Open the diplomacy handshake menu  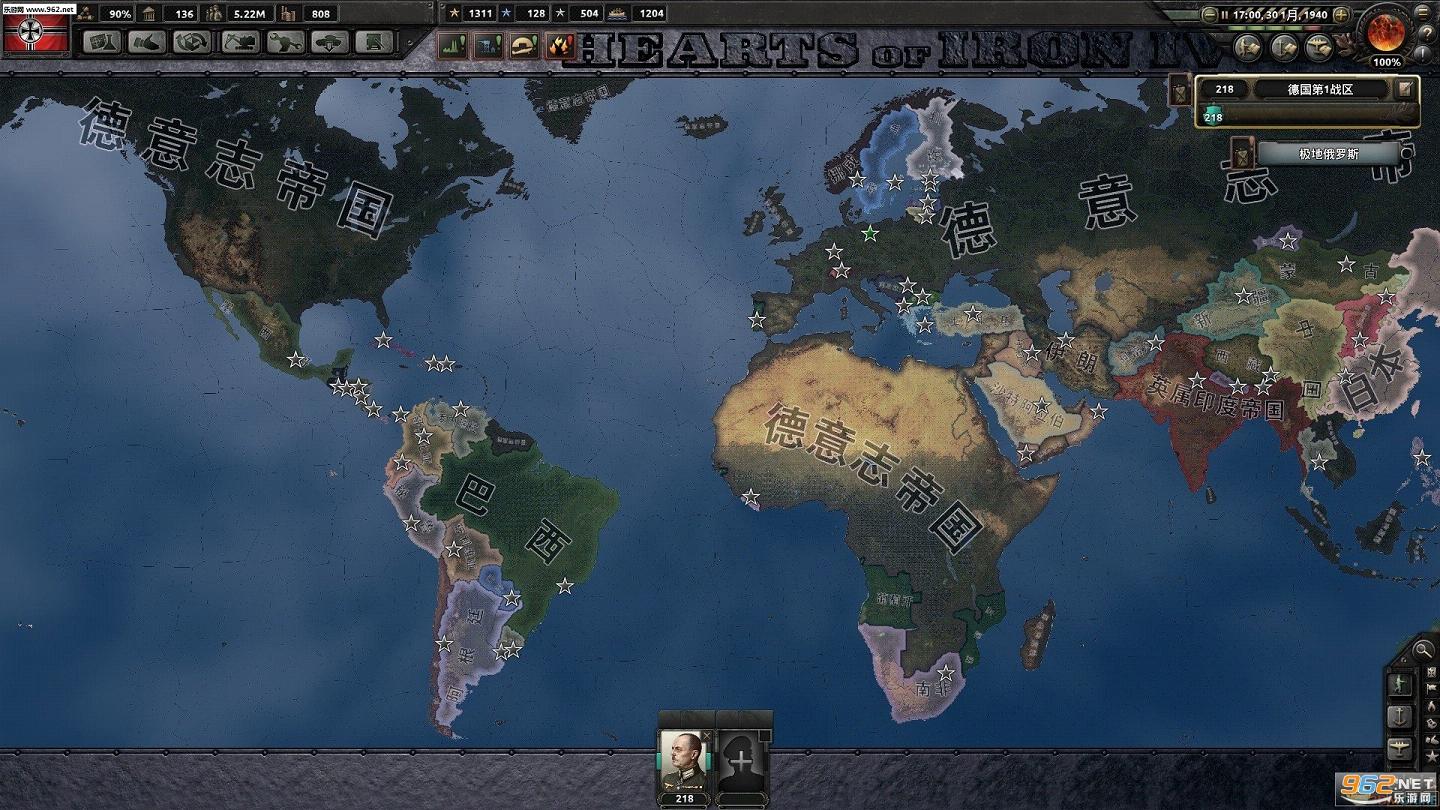147,42
